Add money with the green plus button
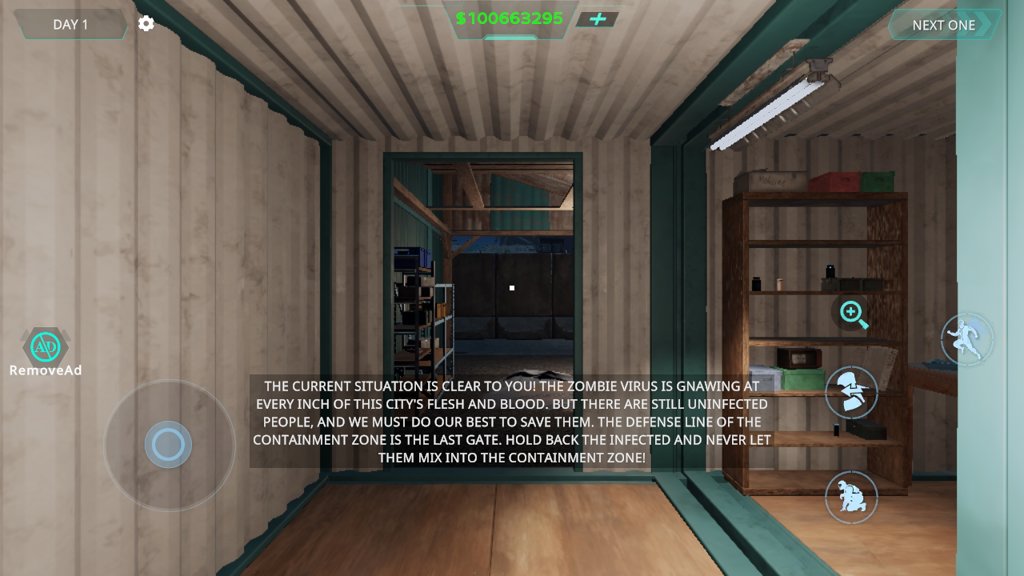Image resolution: width=1024 pixels, height=576 pixels. click(x=597, y=19)
